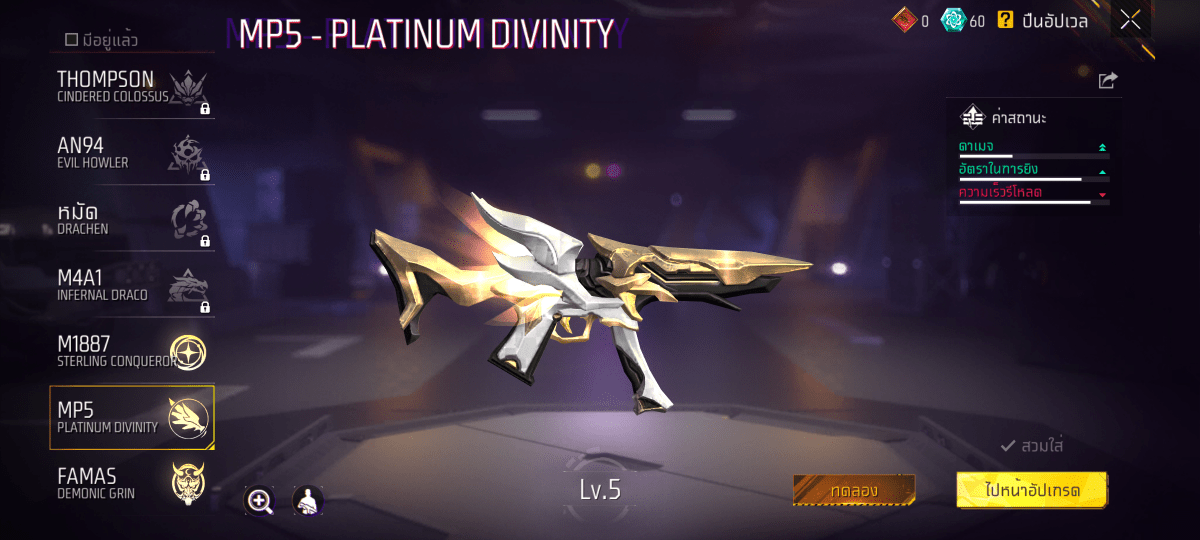Open the ปืนอัปเวล help question mark
The width and height of the screenshot is (1200, 540).
click(1005, 20)
